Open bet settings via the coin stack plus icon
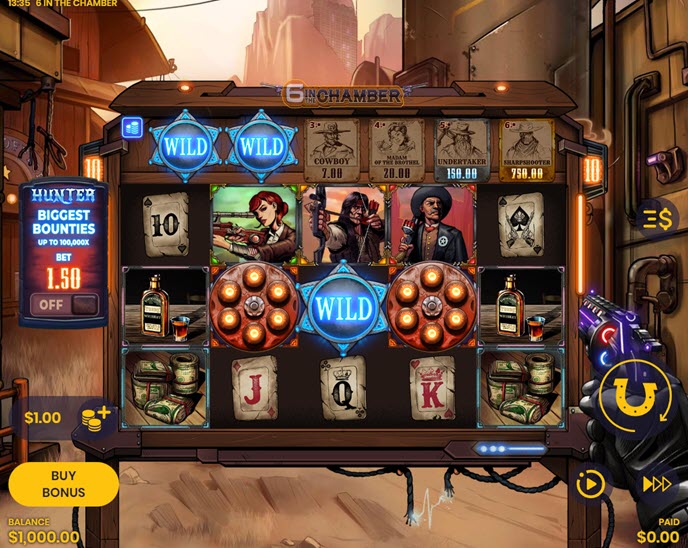The height and width of the screenshot is (548, 688). (x=96, y=417)
